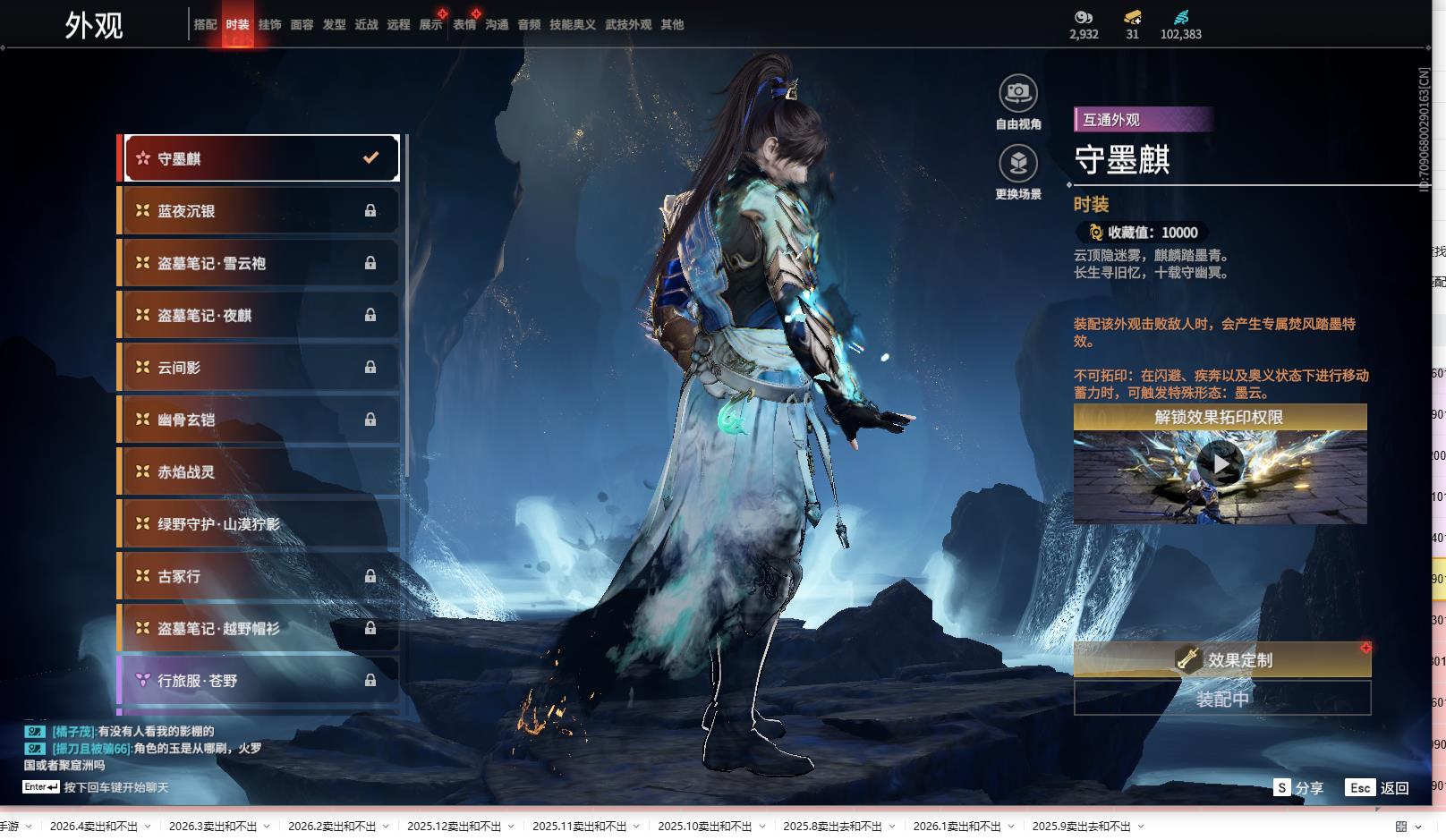1446x840 pixels.
Task: Select 盗墓笔记·雪云袍 from the list
Action: pos(259,263)
